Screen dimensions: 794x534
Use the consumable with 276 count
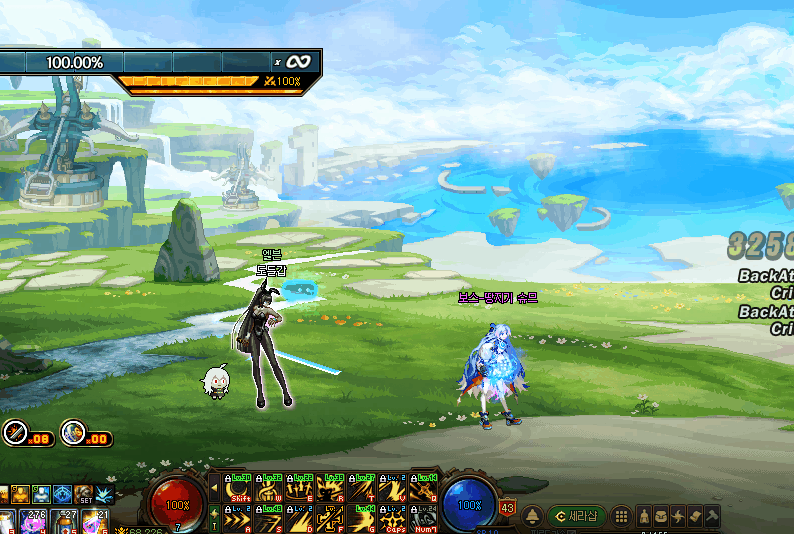pyautogui.click(x=31, y=521)
